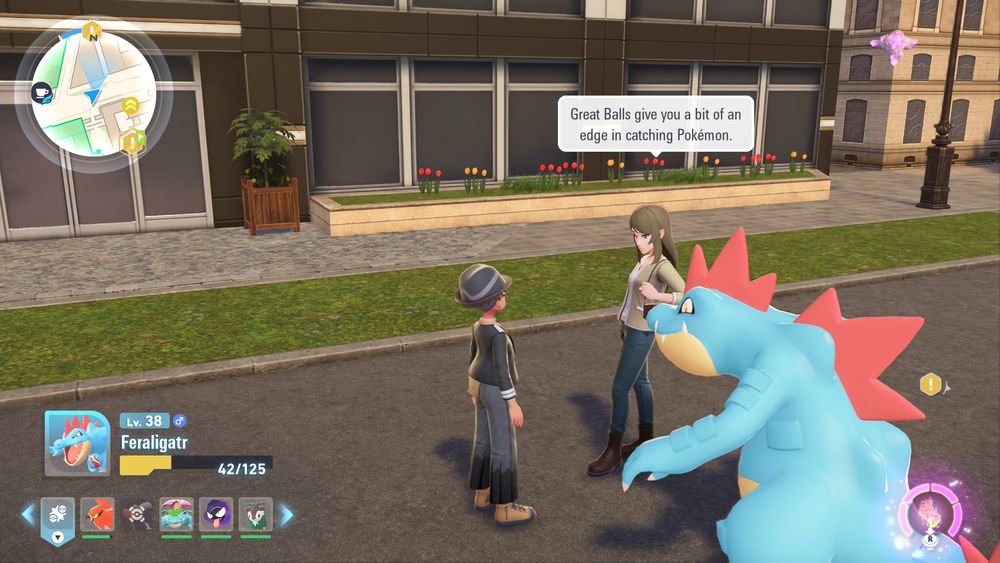
Task: Click the right arrow beside the party bar
Action: tap(286, 515)
